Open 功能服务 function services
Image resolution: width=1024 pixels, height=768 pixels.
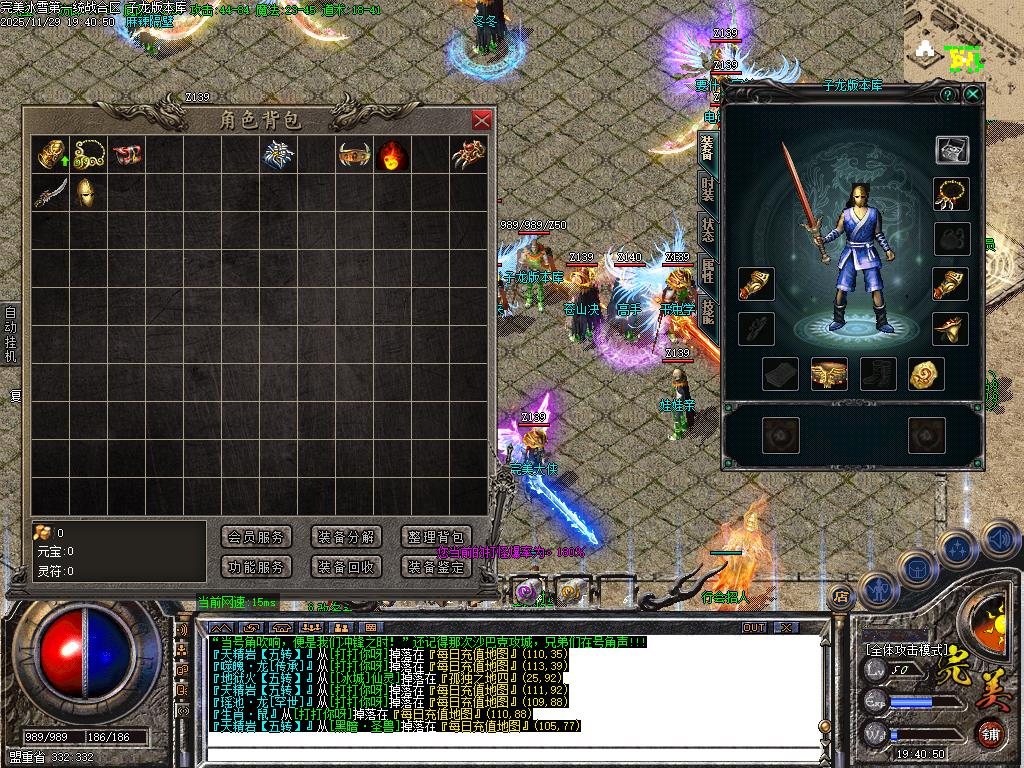256,567
